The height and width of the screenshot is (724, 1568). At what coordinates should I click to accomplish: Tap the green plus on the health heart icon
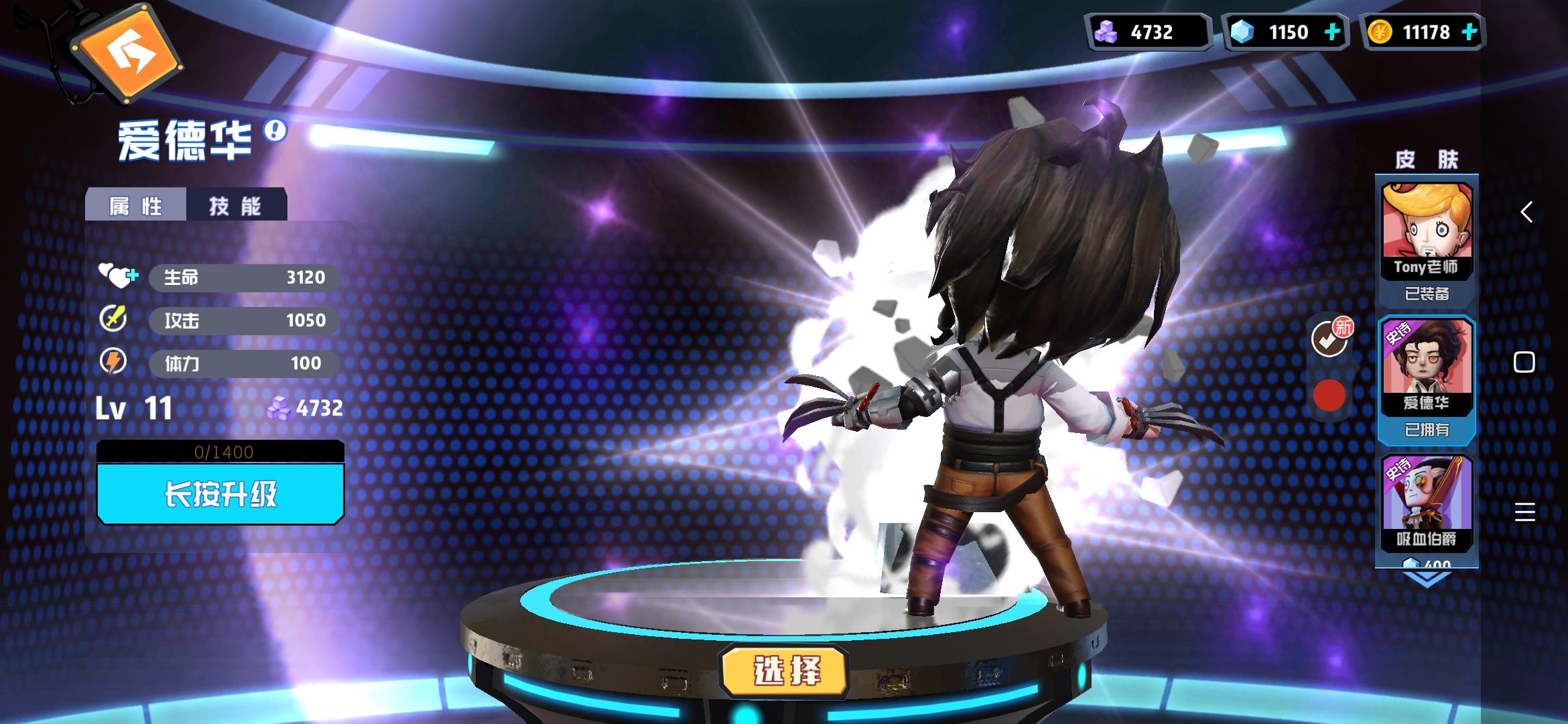click(x=133, y=275)
